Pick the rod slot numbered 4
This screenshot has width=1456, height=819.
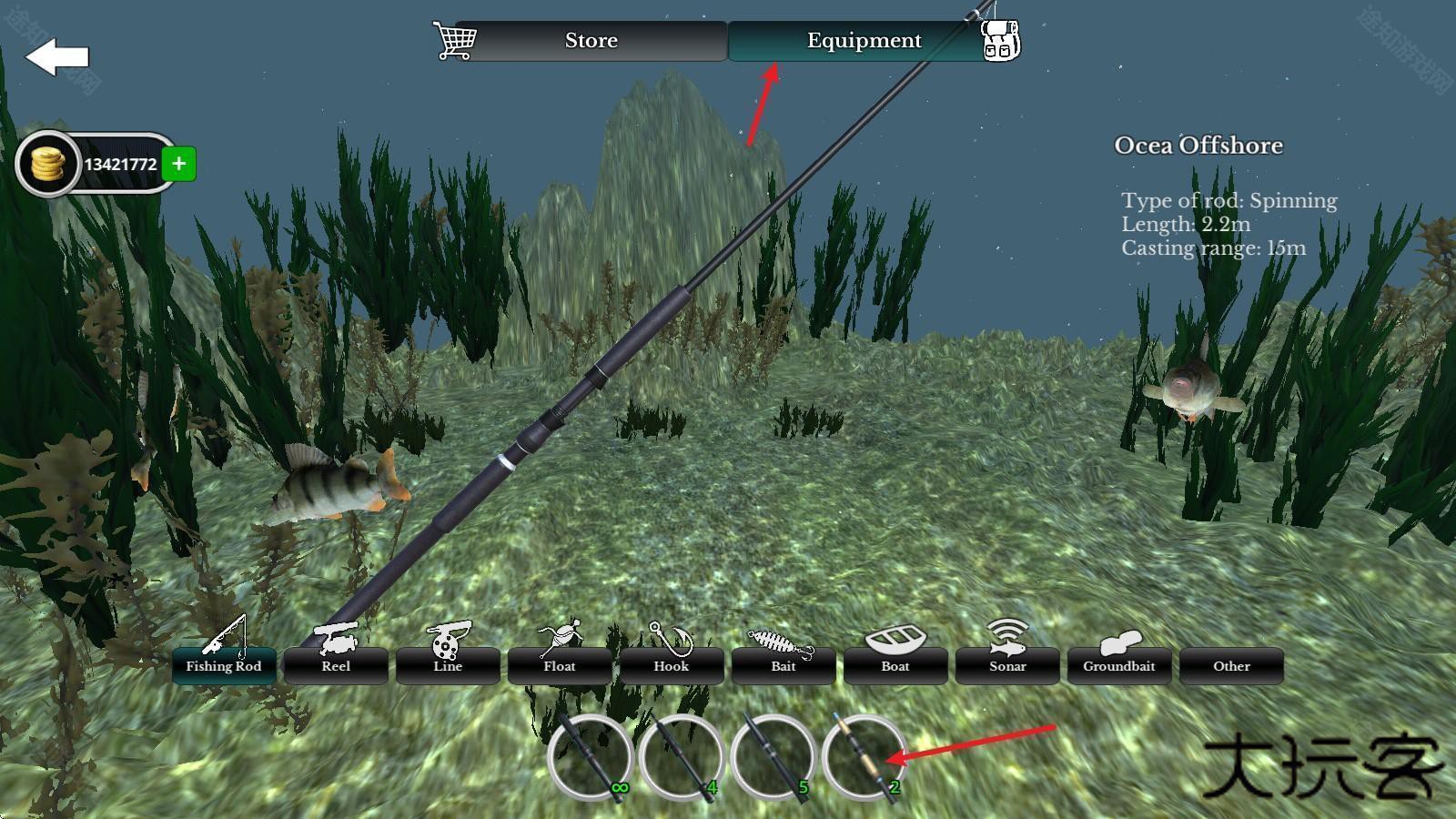coord(681,757)
